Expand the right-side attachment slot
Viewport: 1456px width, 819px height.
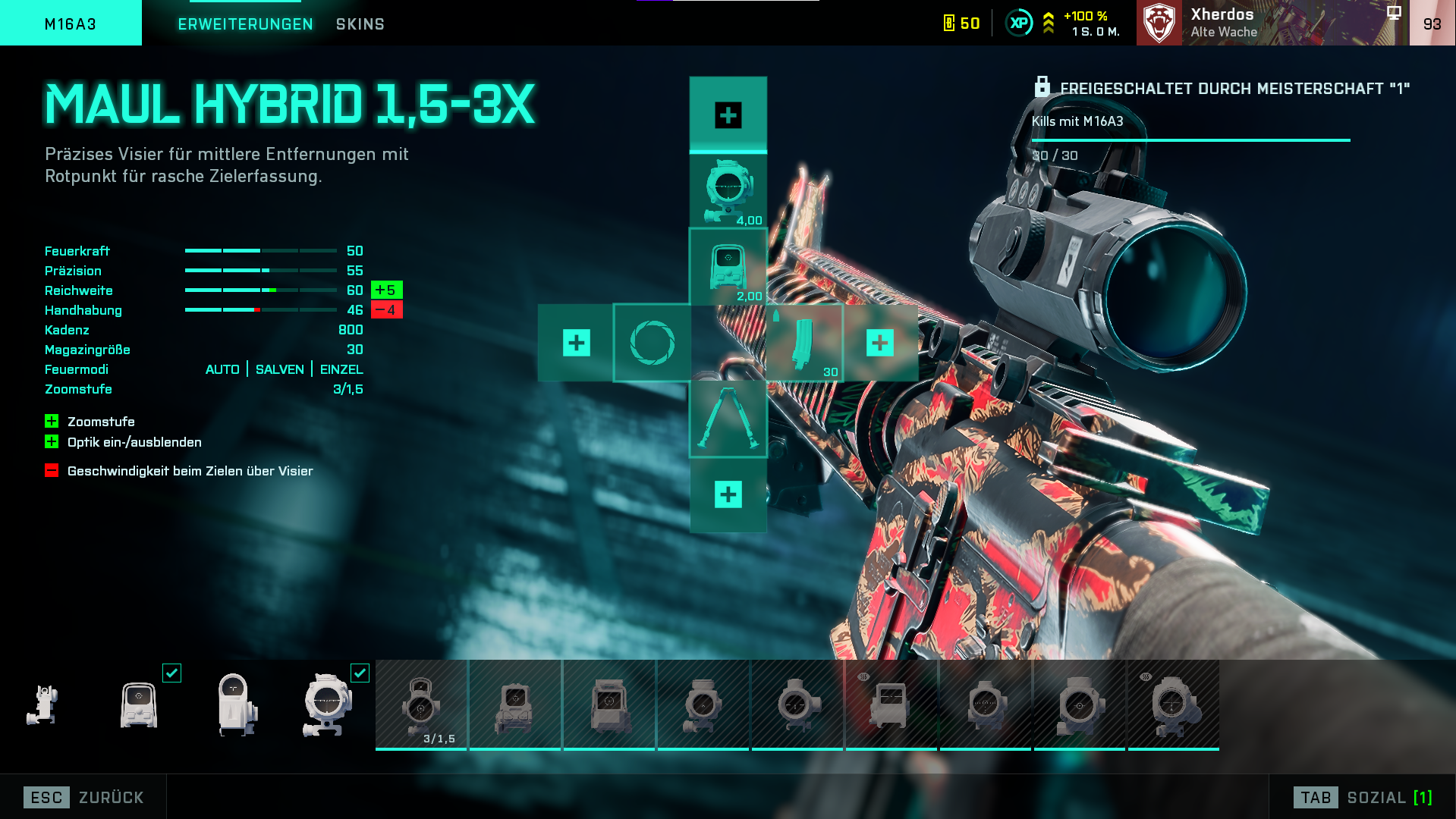click(879, 343)
